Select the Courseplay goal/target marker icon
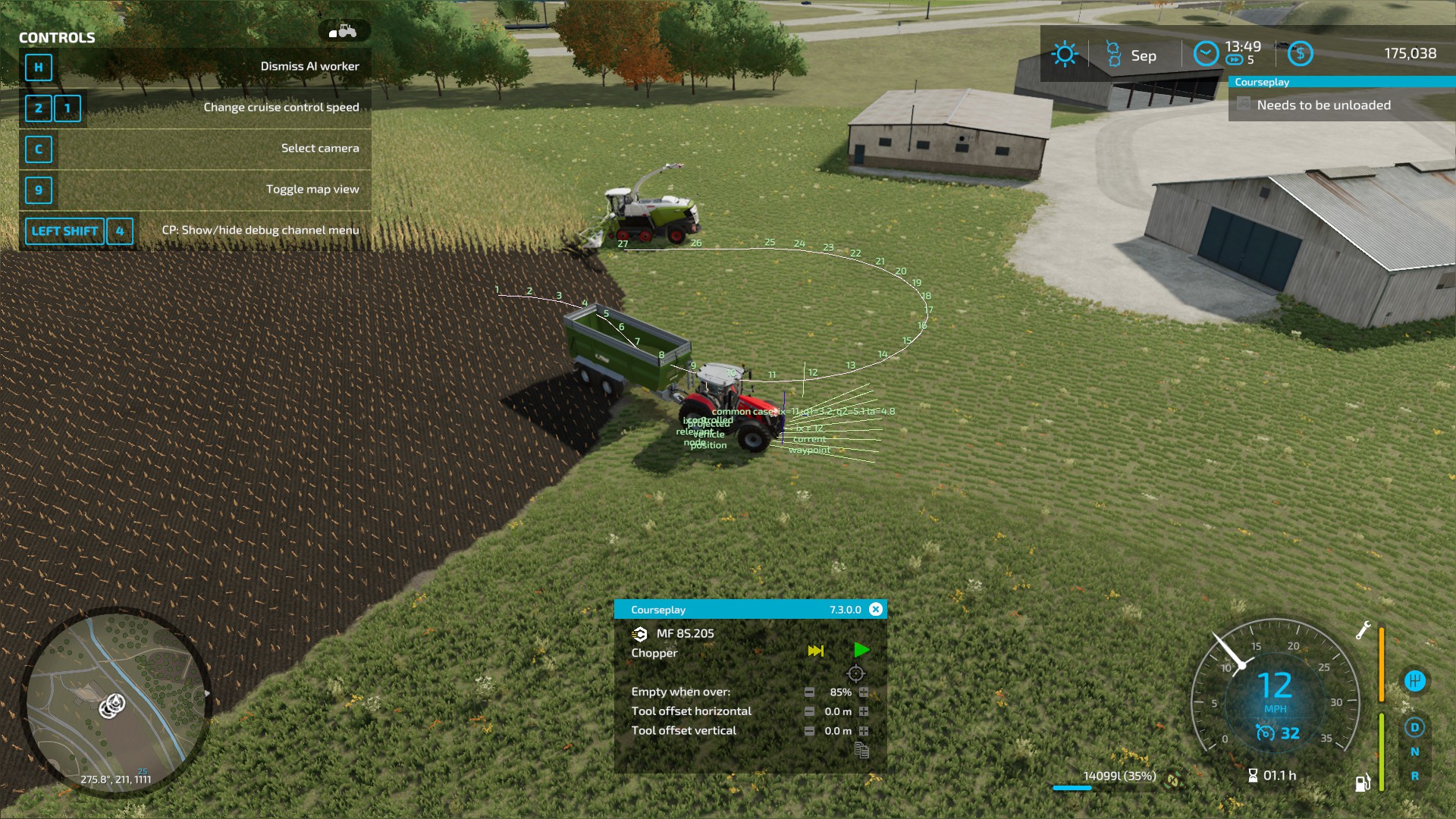The image size is (1456, 819). [856, 673]
